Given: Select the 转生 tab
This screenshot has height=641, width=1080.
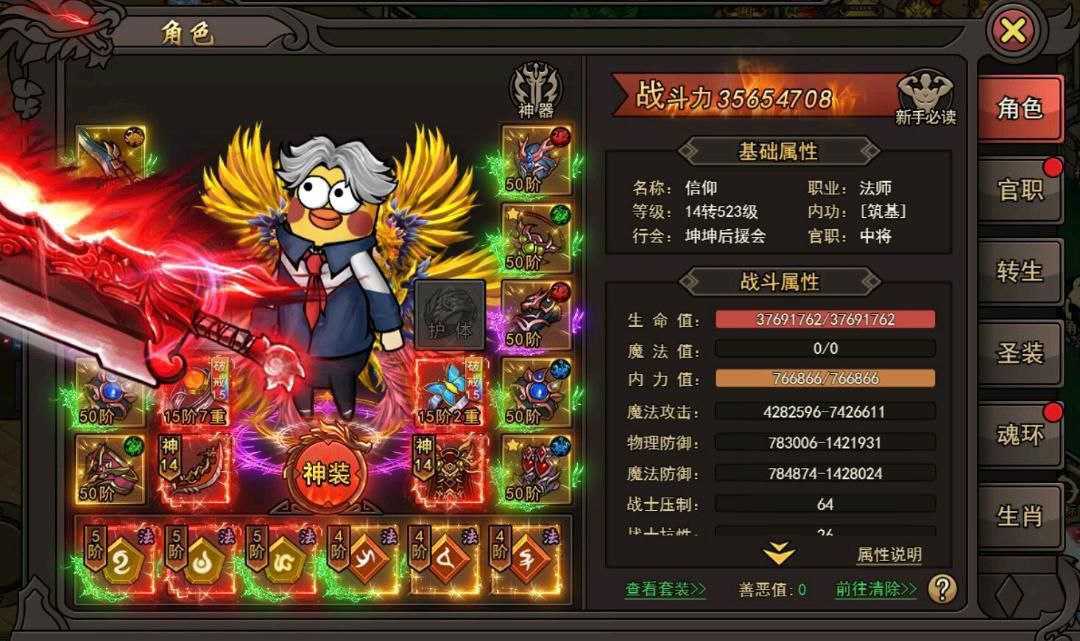Looking at the screenshot, I should (1019, 271).
